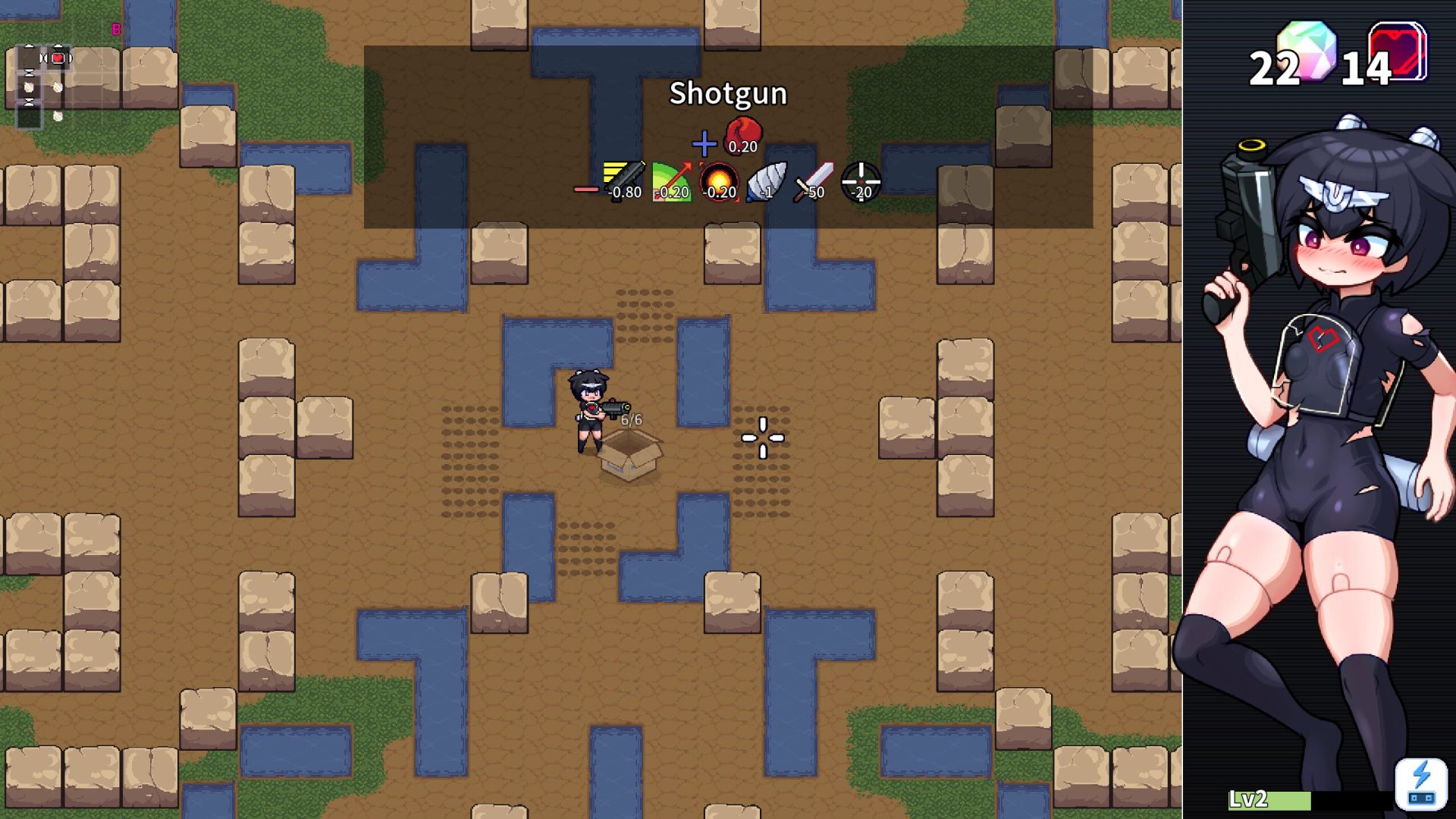Inspect the crosshair accuracy stat icon

861,181
